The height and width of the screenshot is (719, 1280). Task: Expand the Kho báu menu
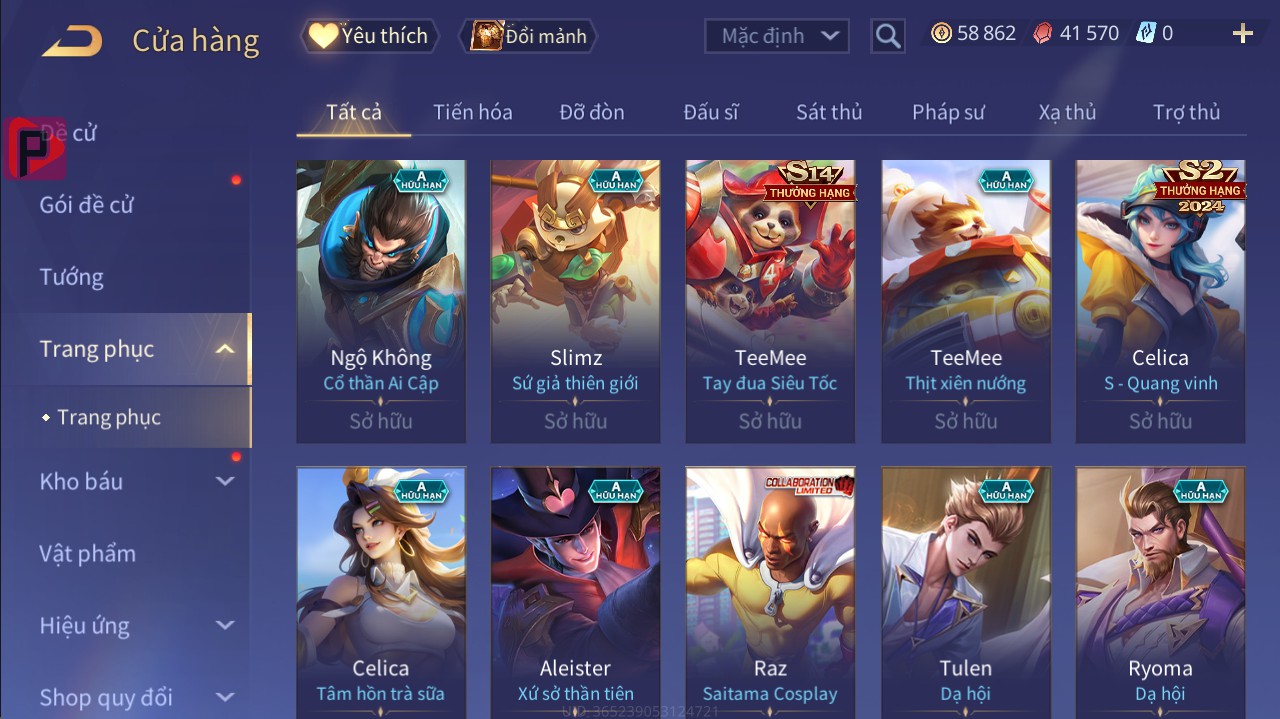(x=135, y=481)
